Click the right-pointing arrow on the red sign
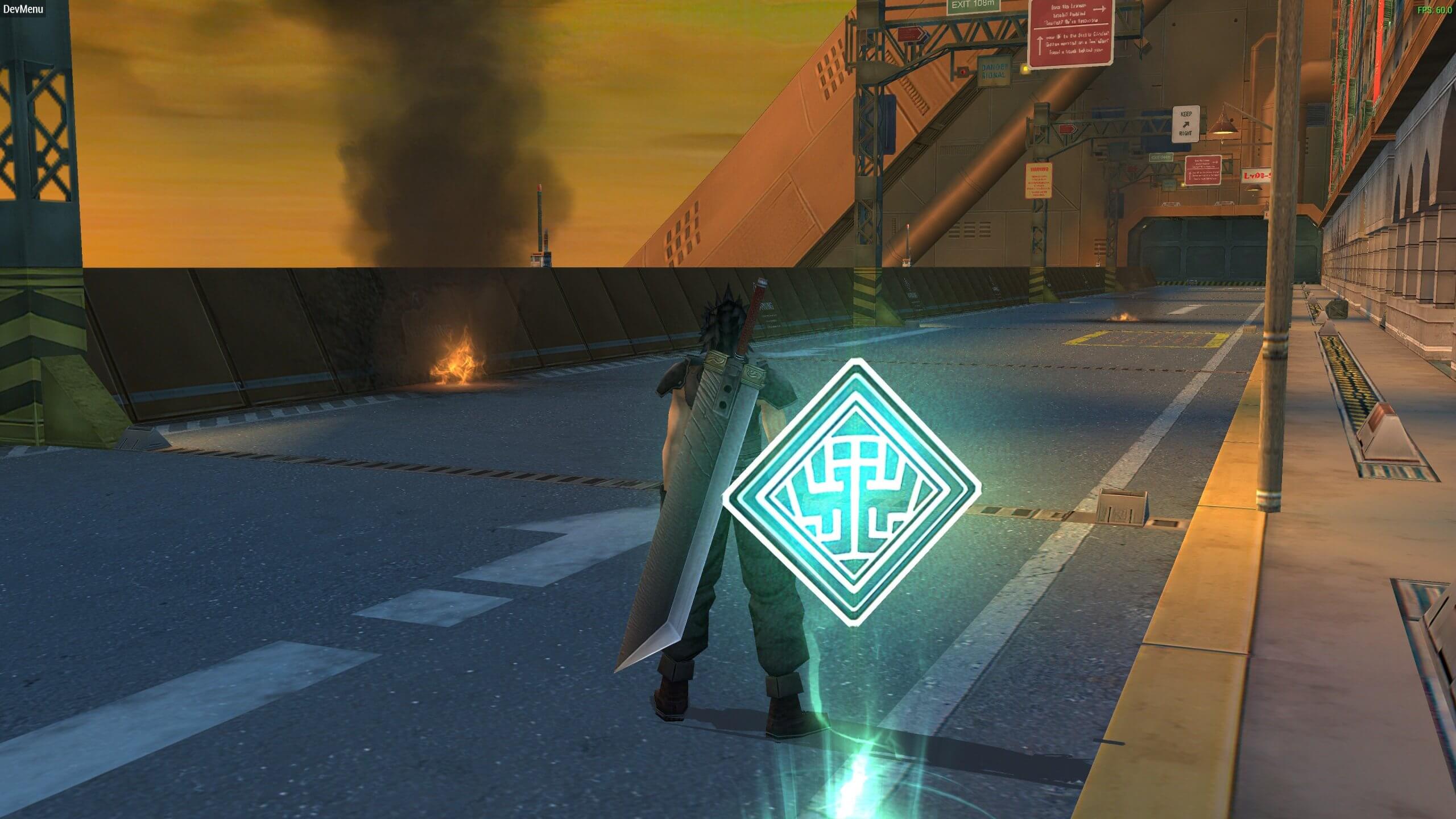Screen dimensions: 1456x819 (x=1099, y=9)
